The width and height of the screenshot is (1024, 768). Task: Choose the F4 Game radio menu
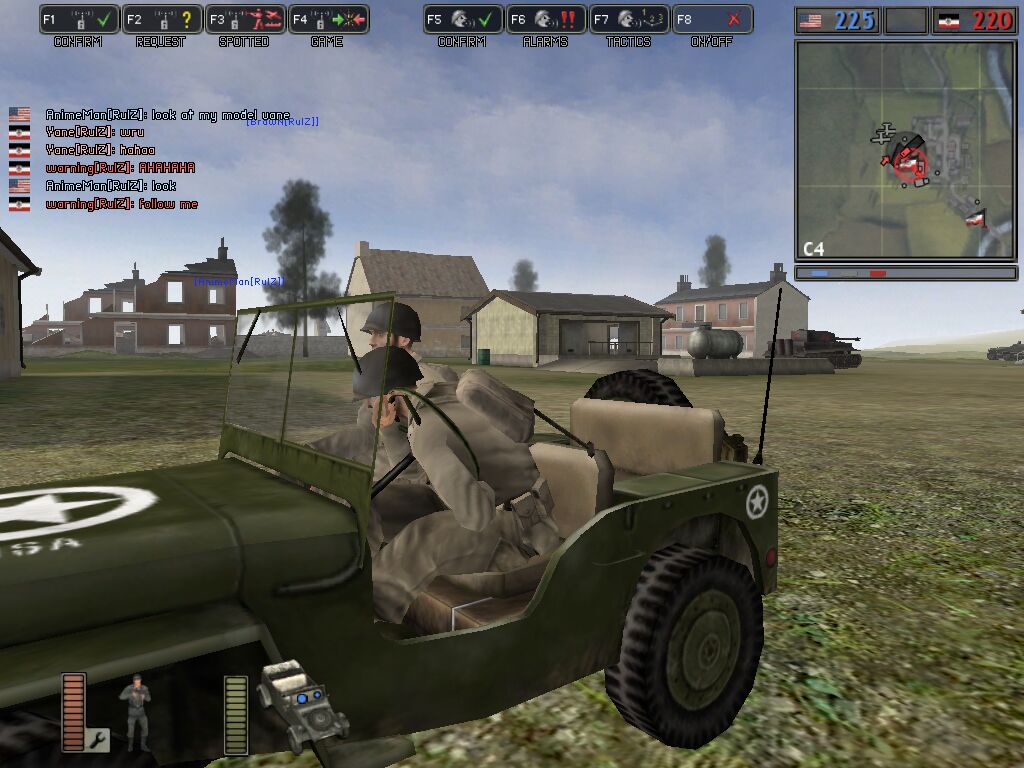point(328,20)
